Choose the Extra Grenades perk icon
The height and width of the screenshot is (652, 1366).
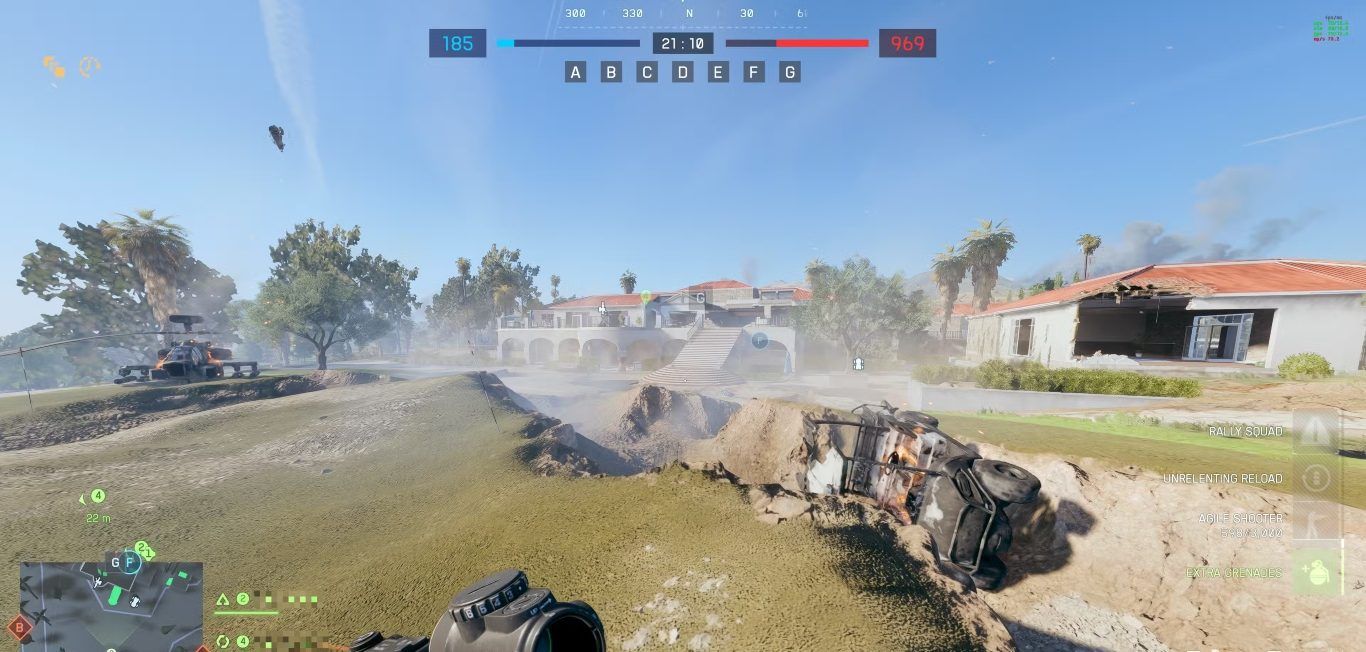[1316, 572]
